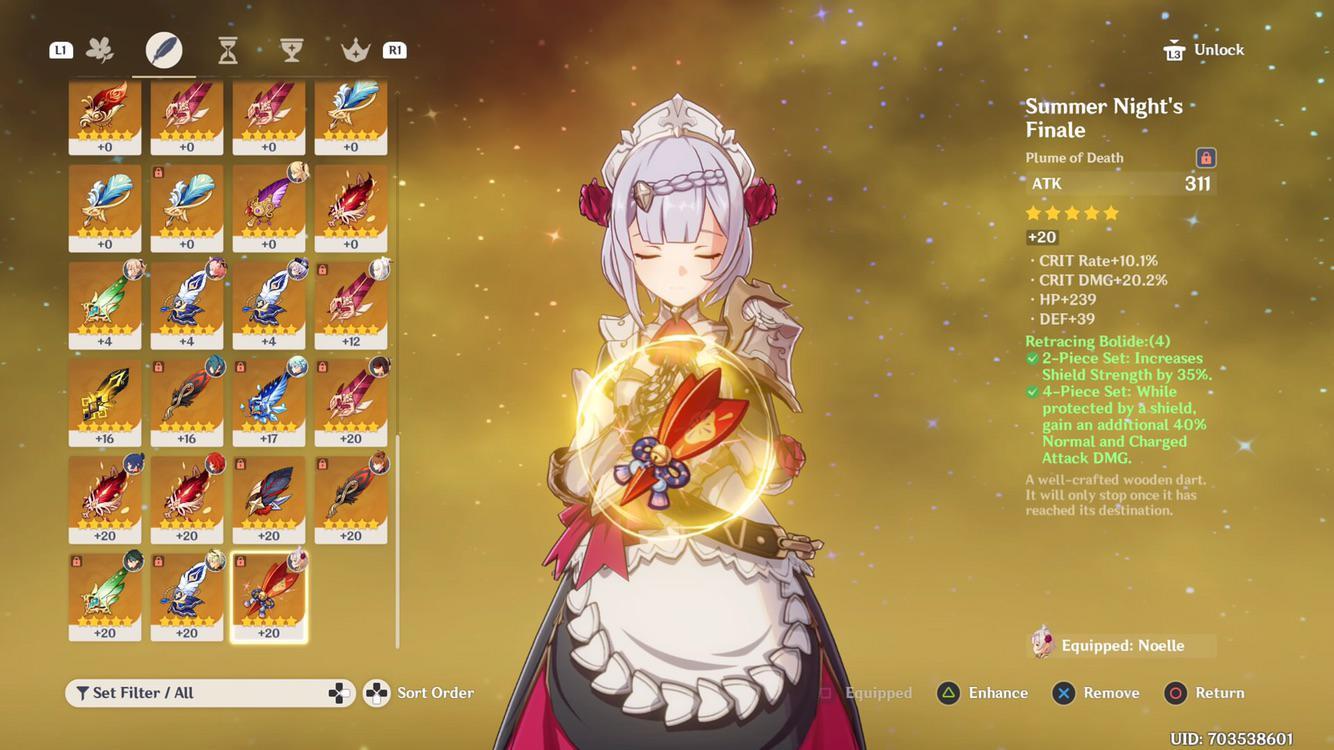The image size is (1334, 750).
Task: Select the +17 blue feather artifact
Action: click(268, 400)
